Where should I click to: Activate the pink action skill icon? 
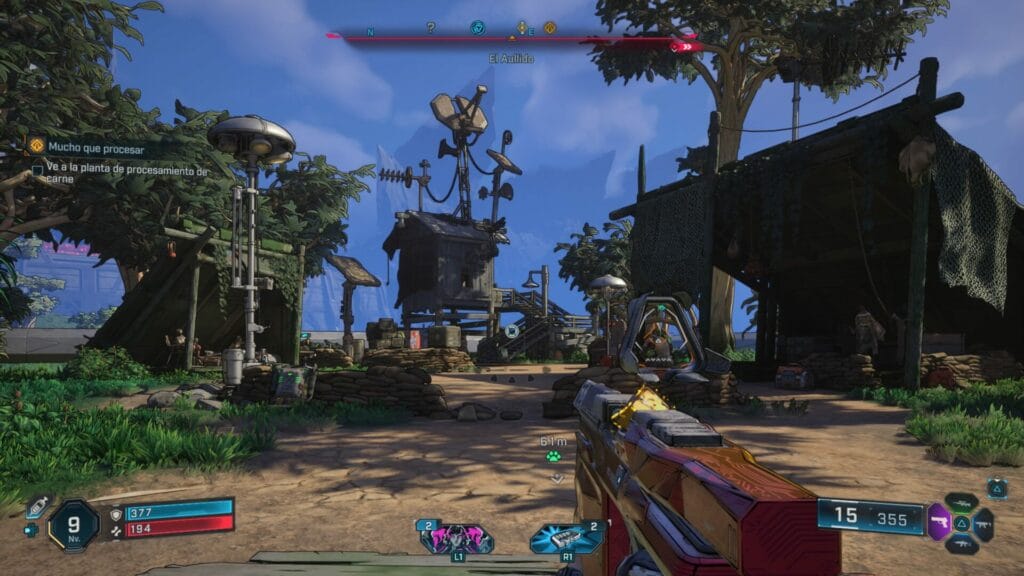[456, 538]
